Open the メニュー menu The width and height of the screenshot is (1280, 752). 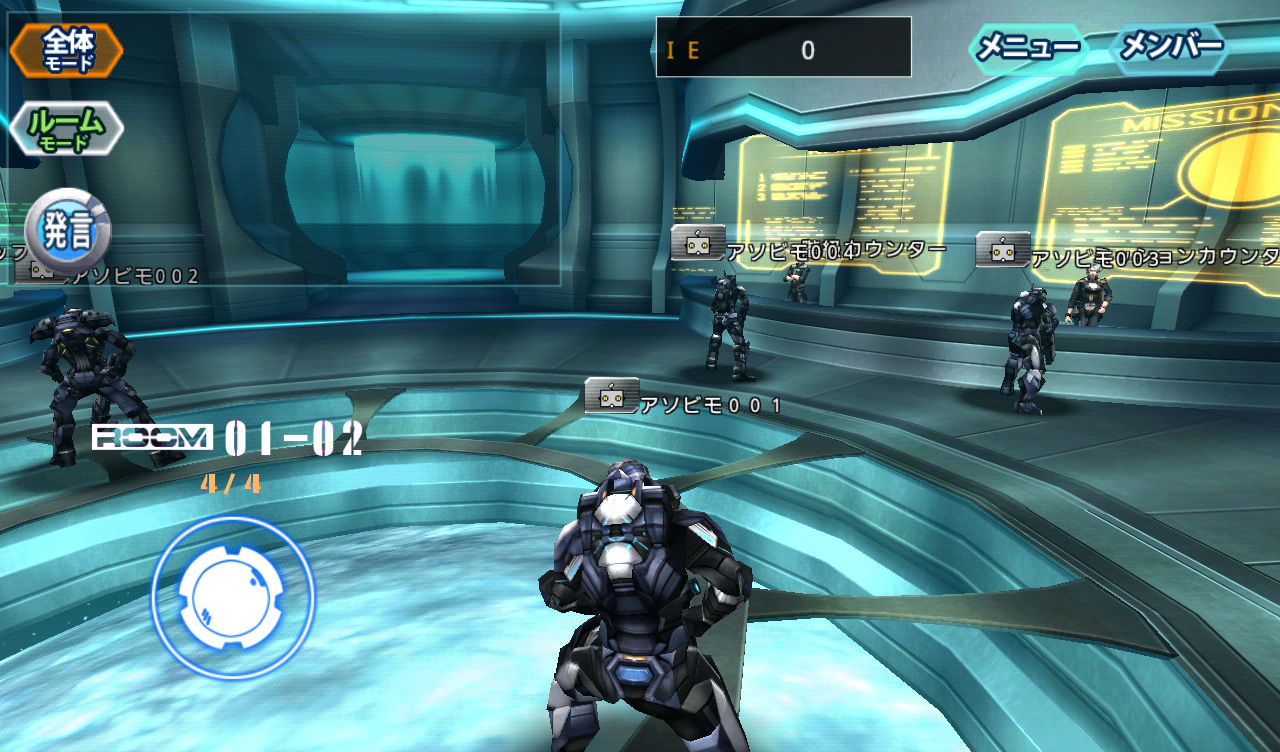[x=1027, y=47]
